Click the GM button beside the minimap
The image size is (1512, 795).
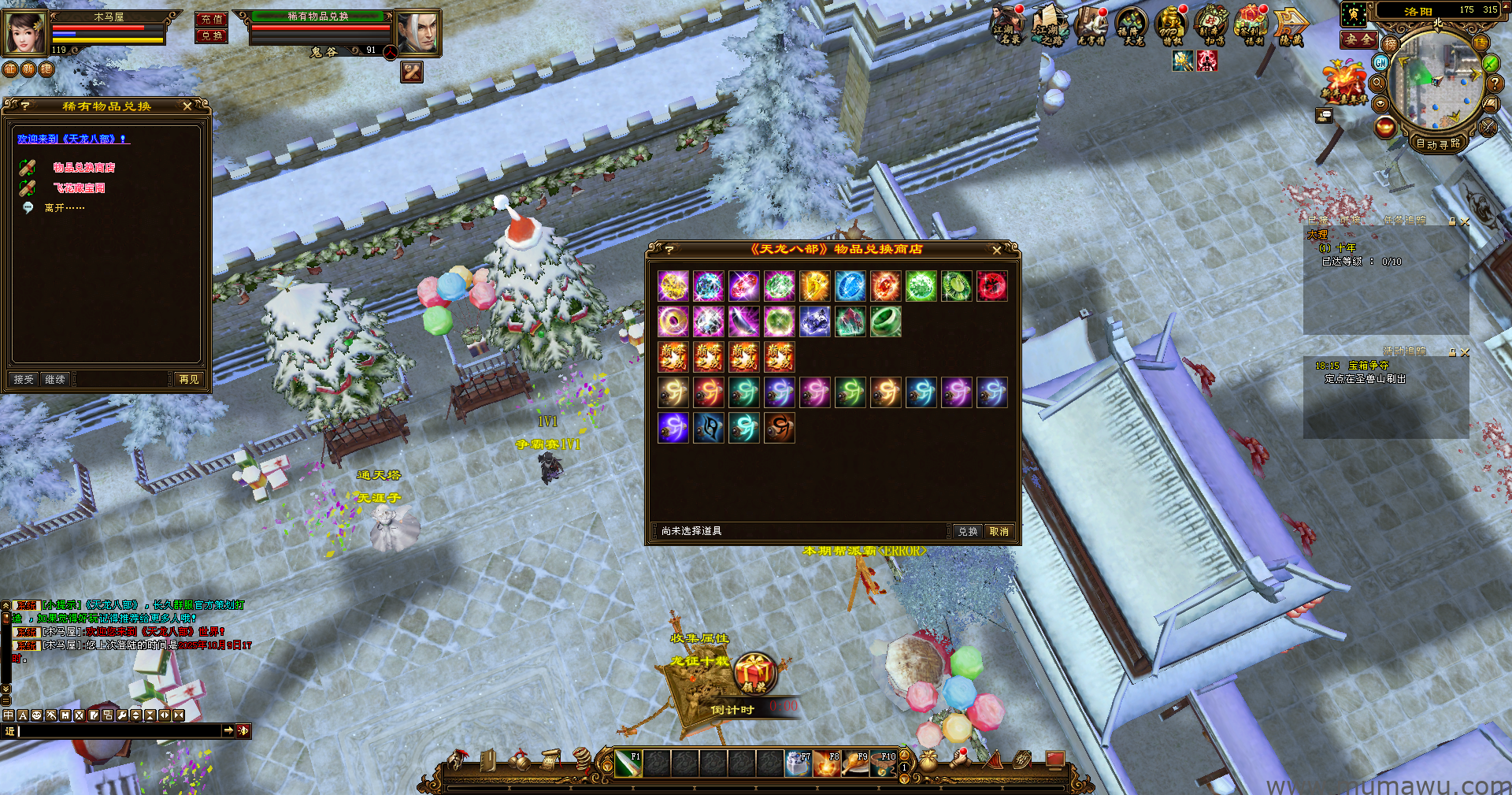coord(1380,63)
